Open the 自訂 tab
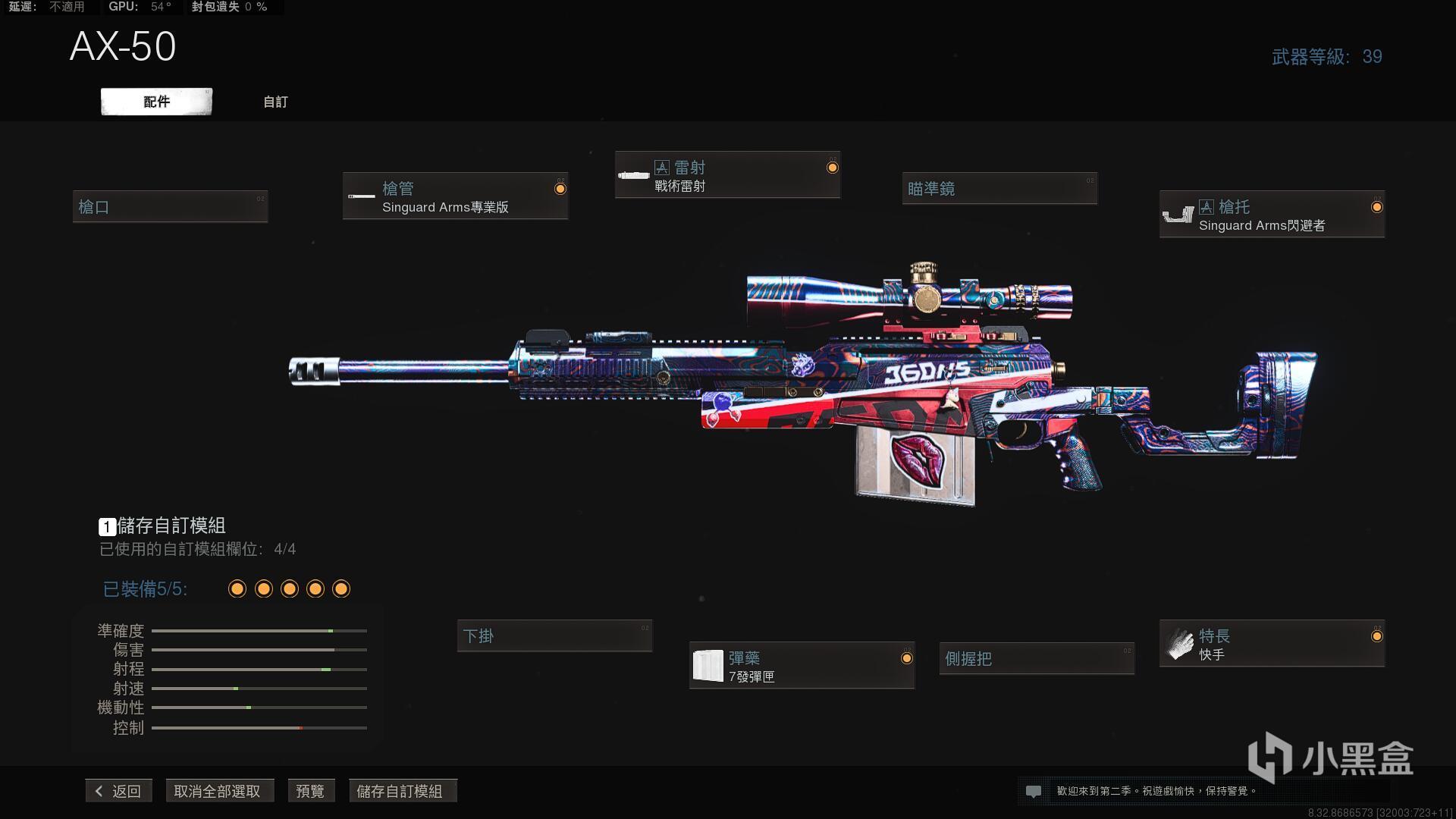This screenshot has width=1456, height=819. [275, 102]
